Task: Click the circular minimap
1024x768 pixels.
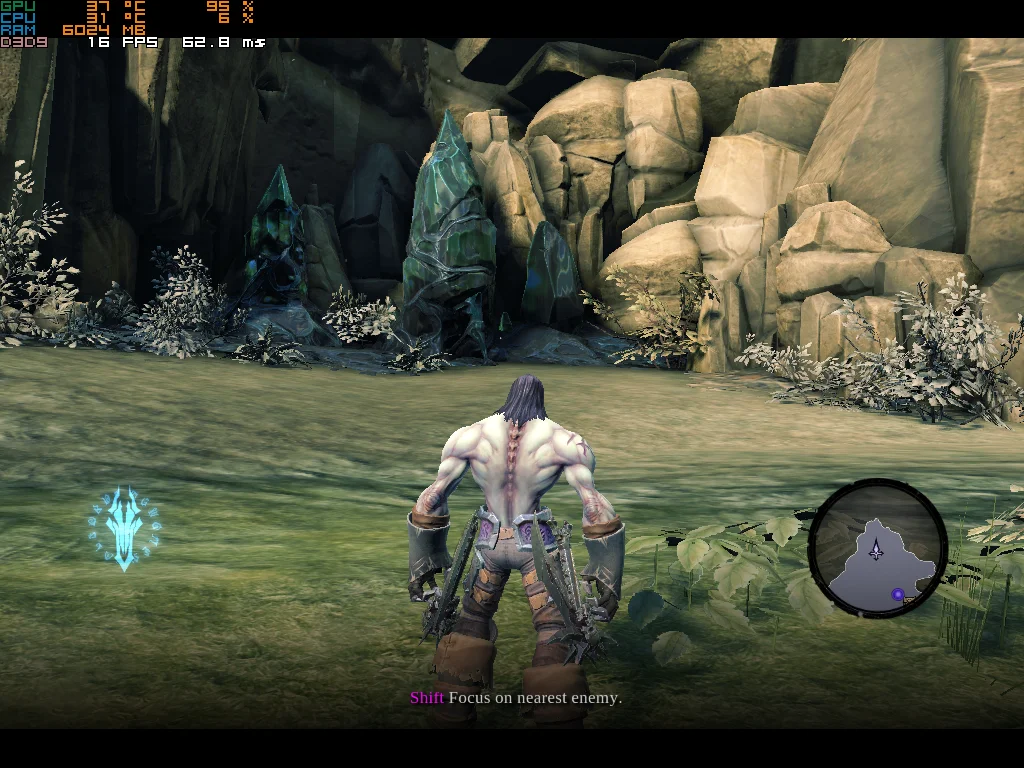Action: click(877, 549)
